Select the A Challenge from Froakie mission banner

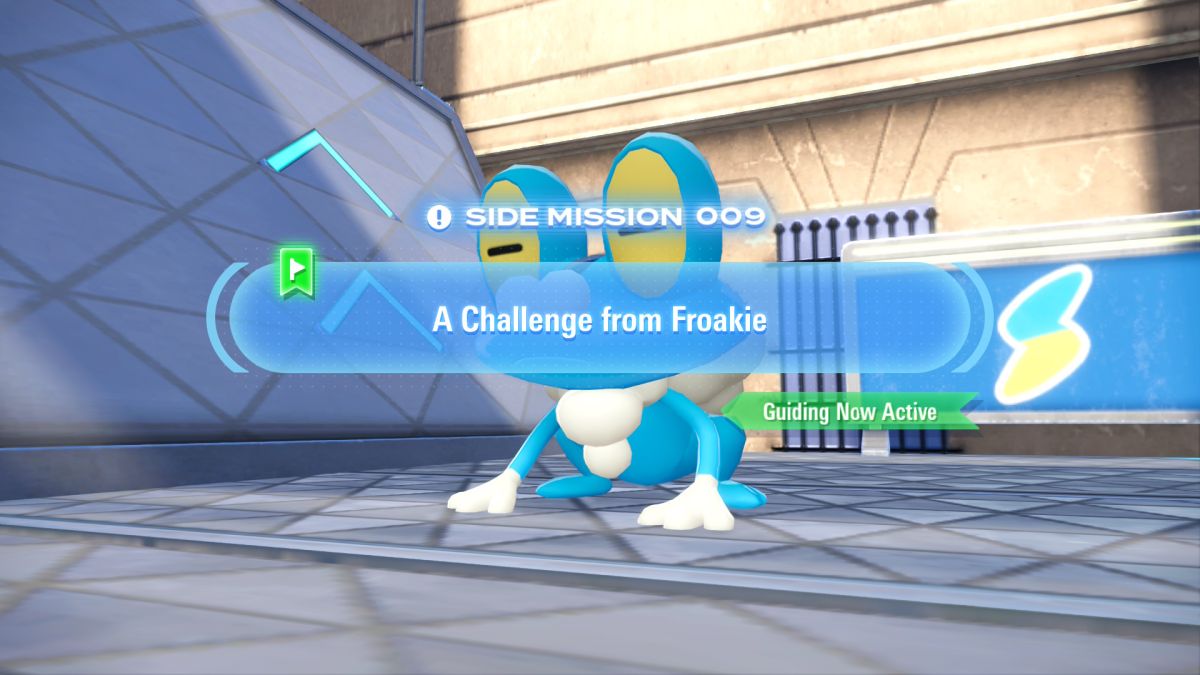(x=599, y=319)
